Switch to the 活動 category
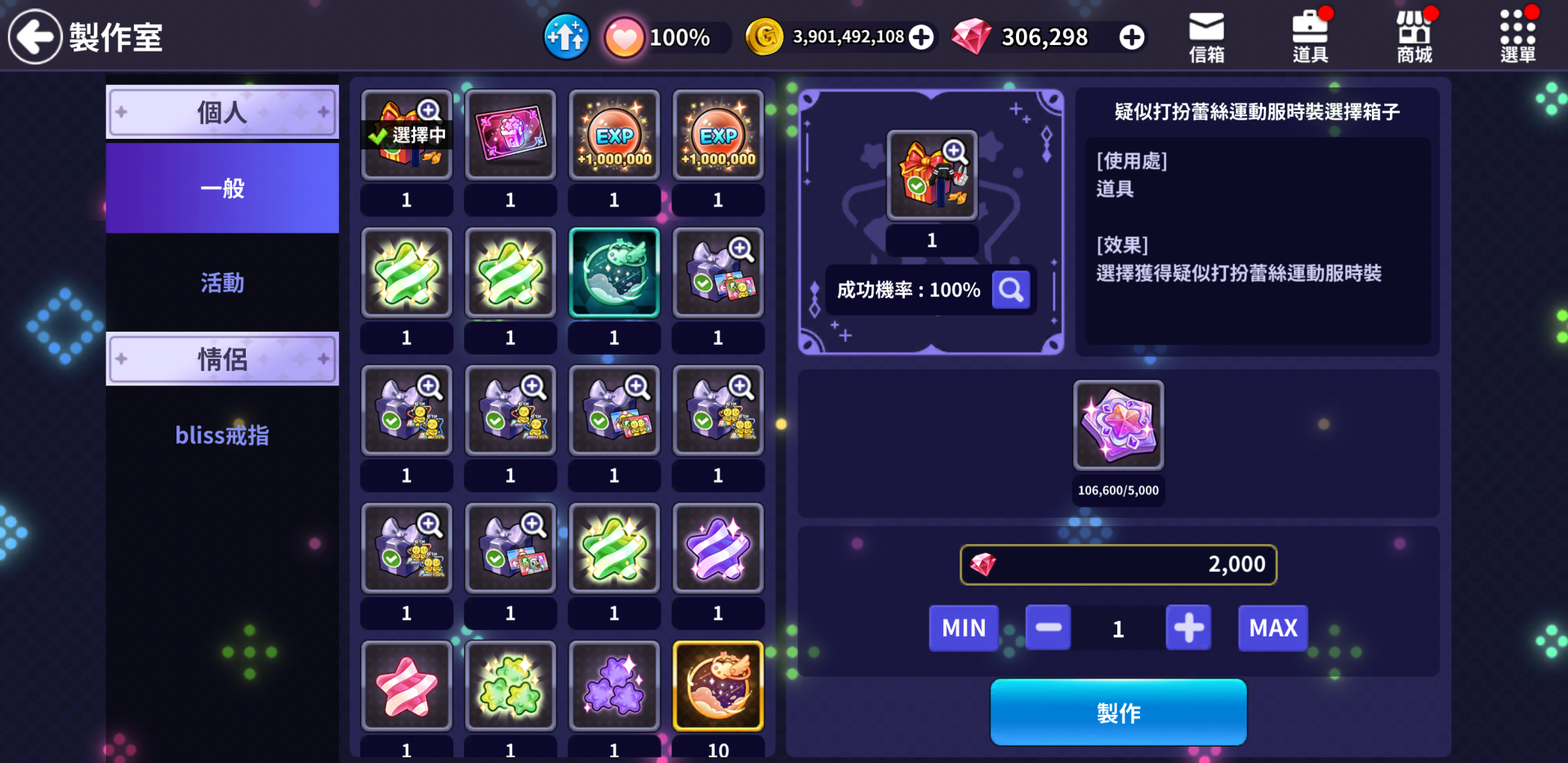Image resolution: width=1568 pixels, height=763 pixels. 222,283
